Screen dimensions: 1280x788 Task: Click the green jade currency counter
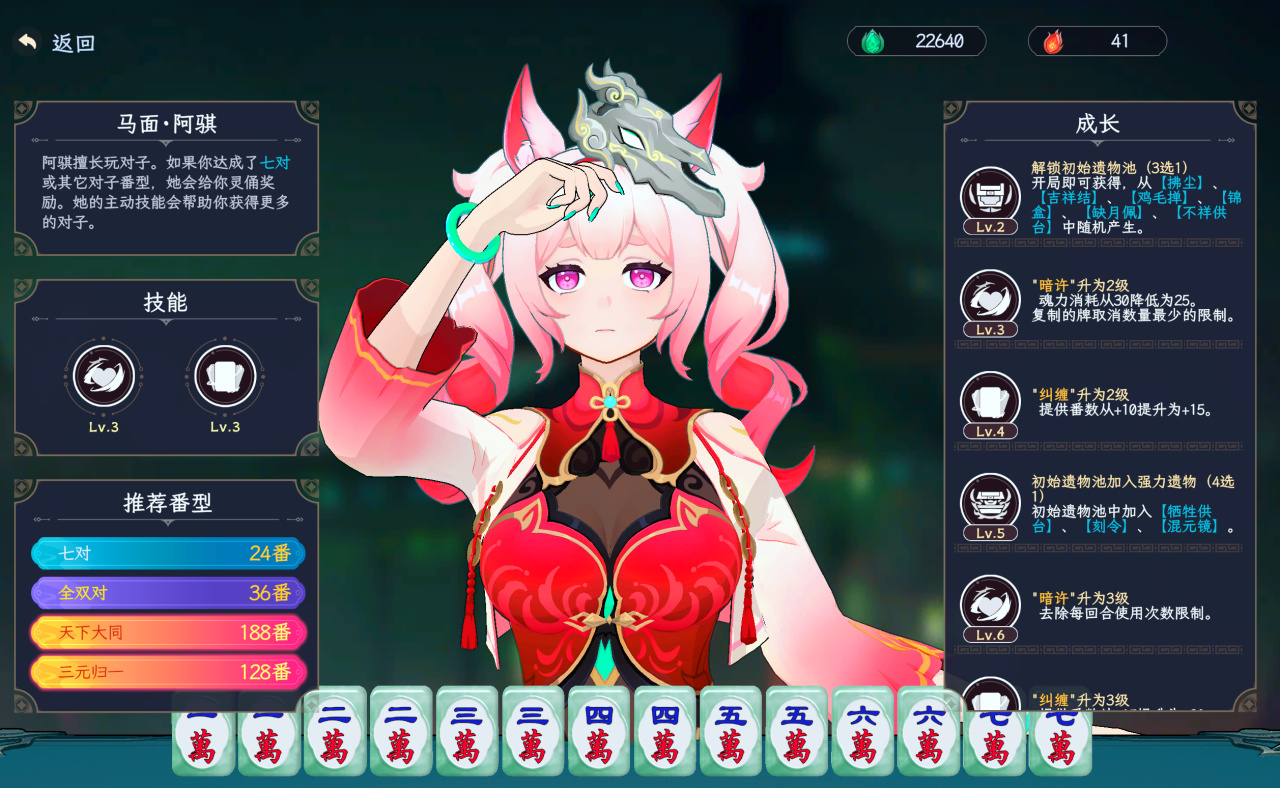click(x=916, y=41)
